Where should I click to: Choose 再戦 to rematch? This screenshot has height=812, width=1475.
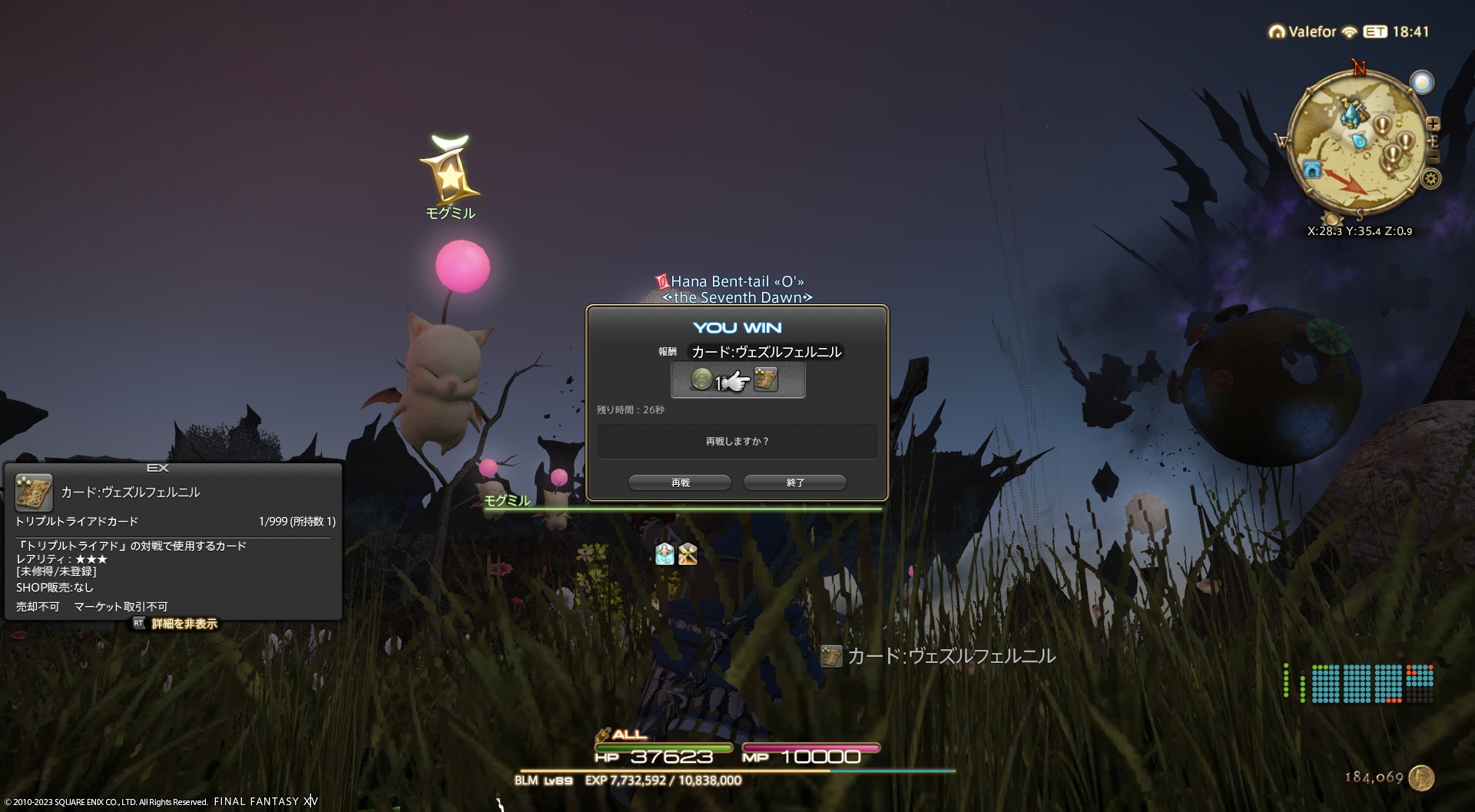680,482
